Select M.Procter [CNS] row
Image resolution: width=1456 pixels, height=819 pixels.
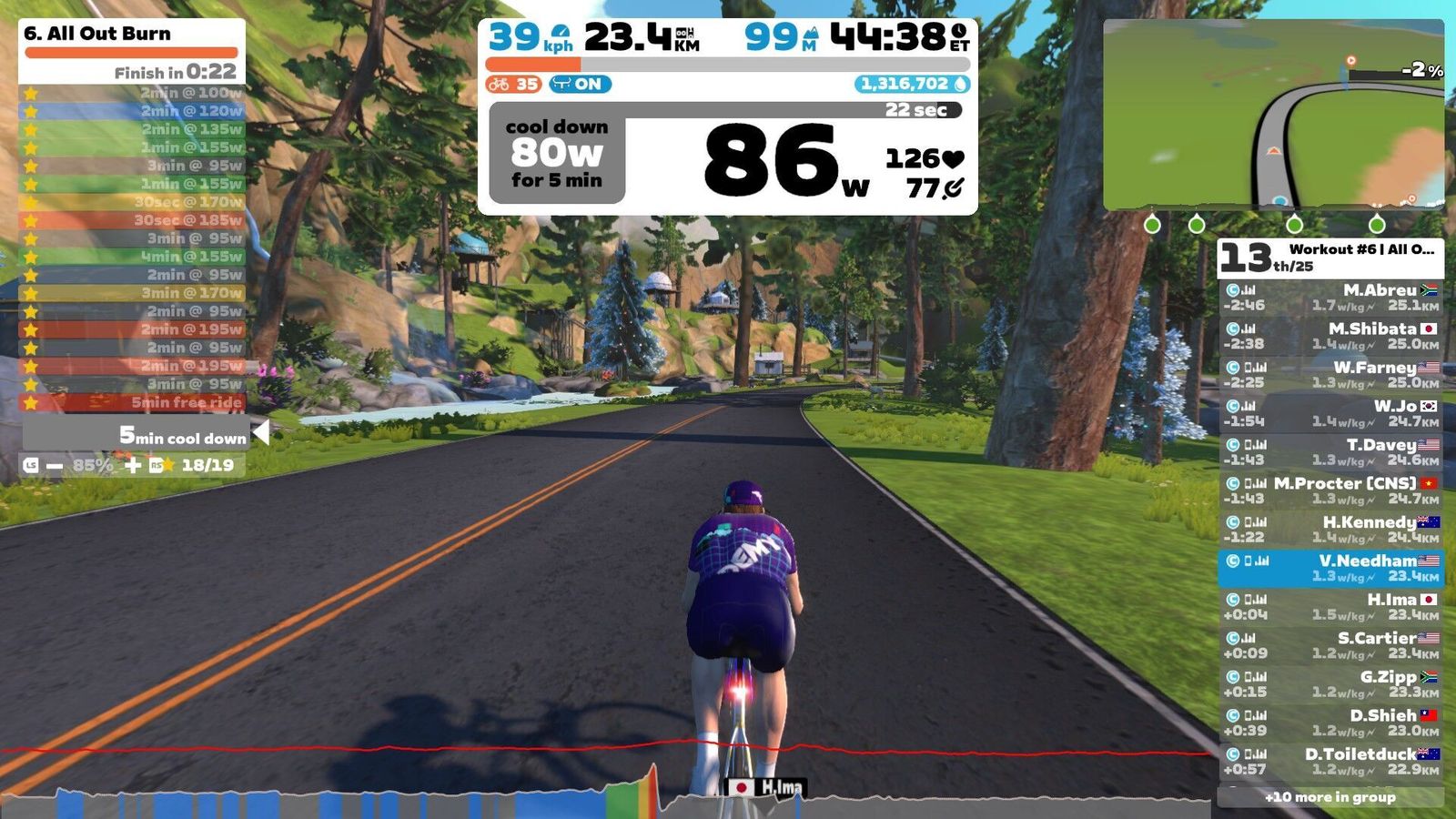tap(1330, 490)
